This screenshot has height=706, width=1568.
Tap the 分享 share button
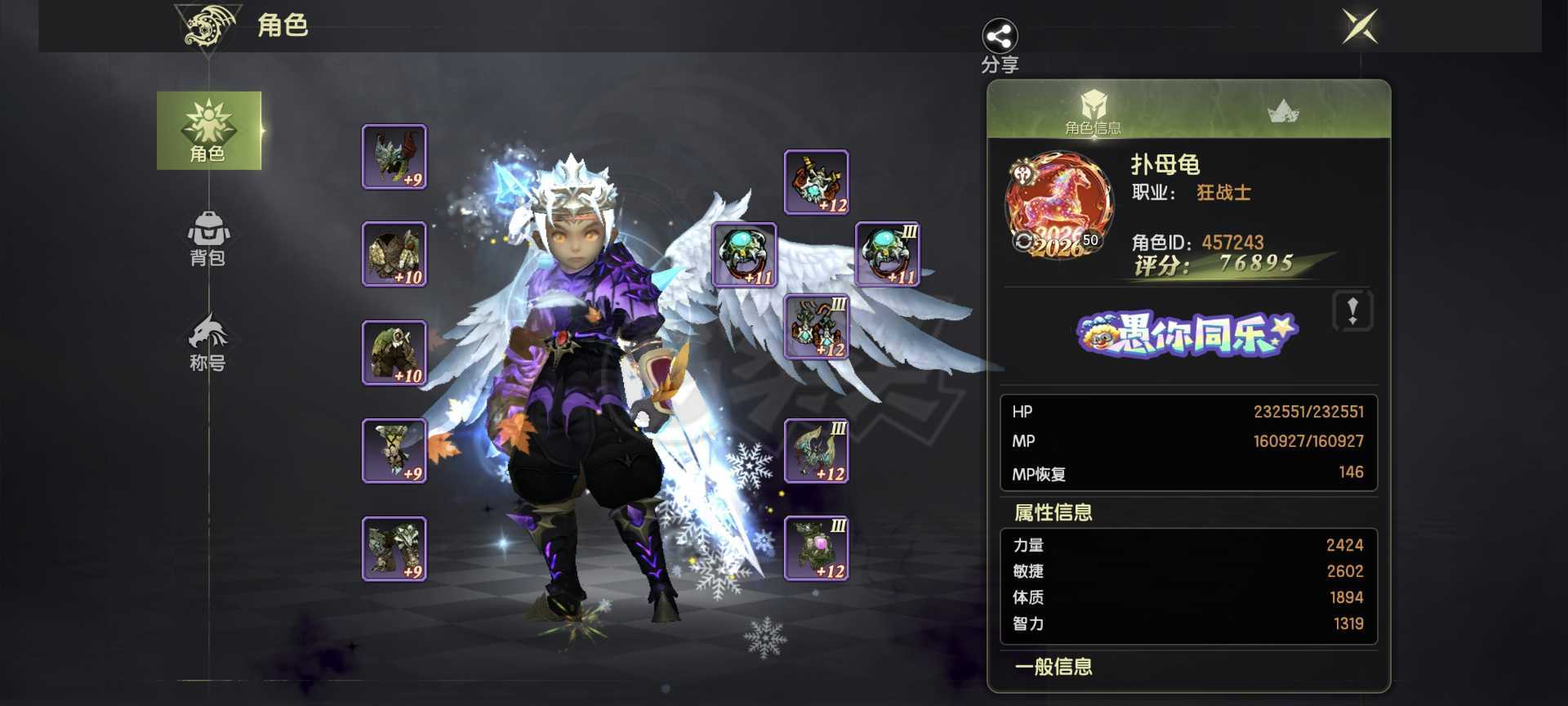[1000, 45]
